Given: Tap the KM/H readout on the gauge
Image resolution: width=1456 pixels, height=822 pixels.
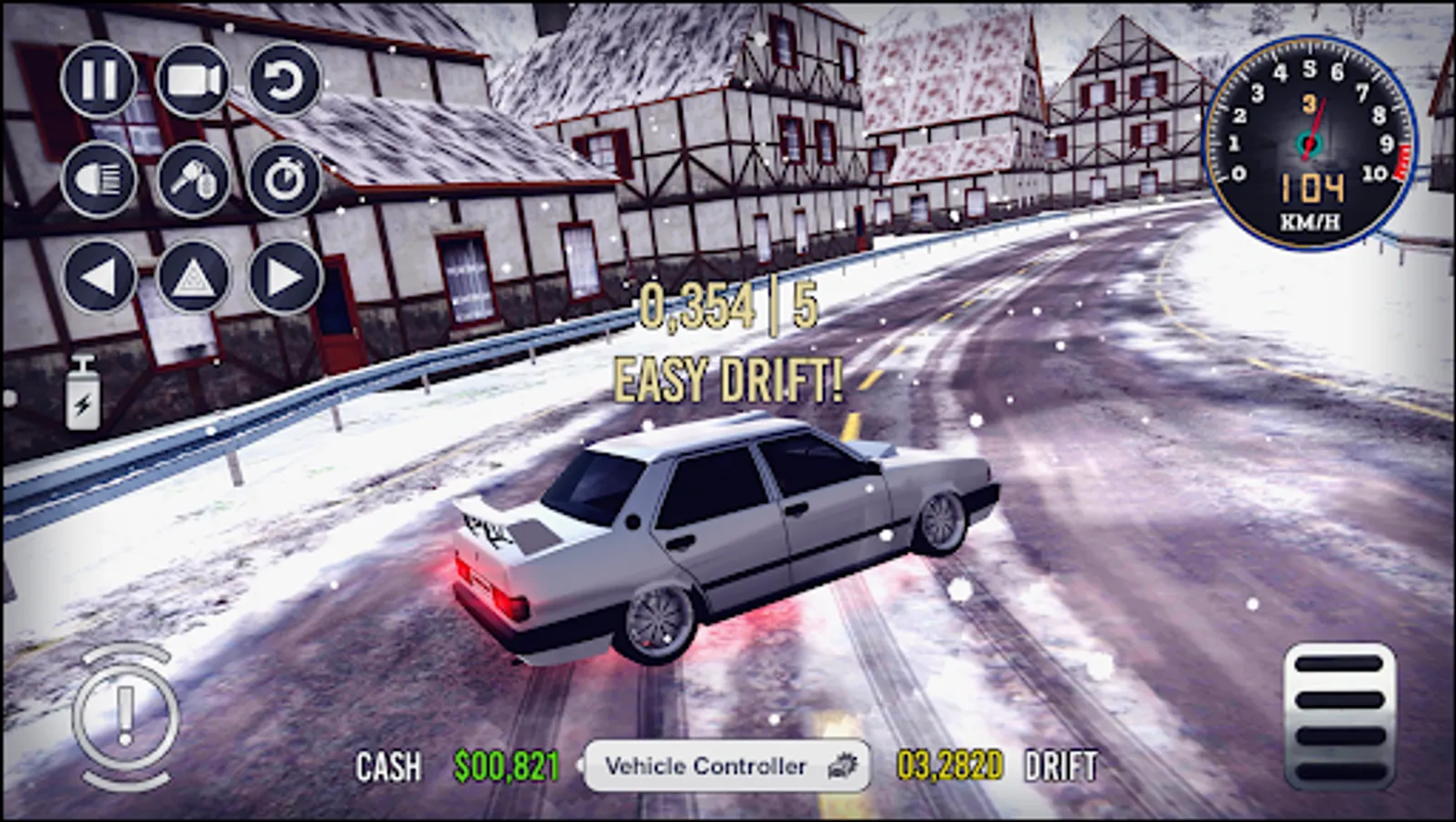Looking at the screenshot, I should coord(1310,219).
